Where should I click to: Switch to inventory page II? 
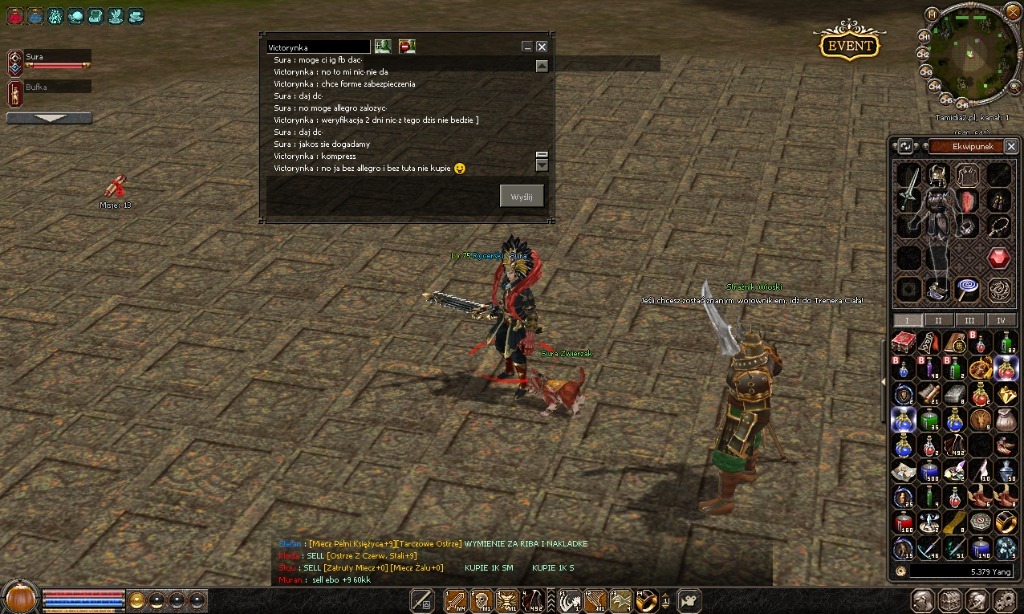pos(938,320)
